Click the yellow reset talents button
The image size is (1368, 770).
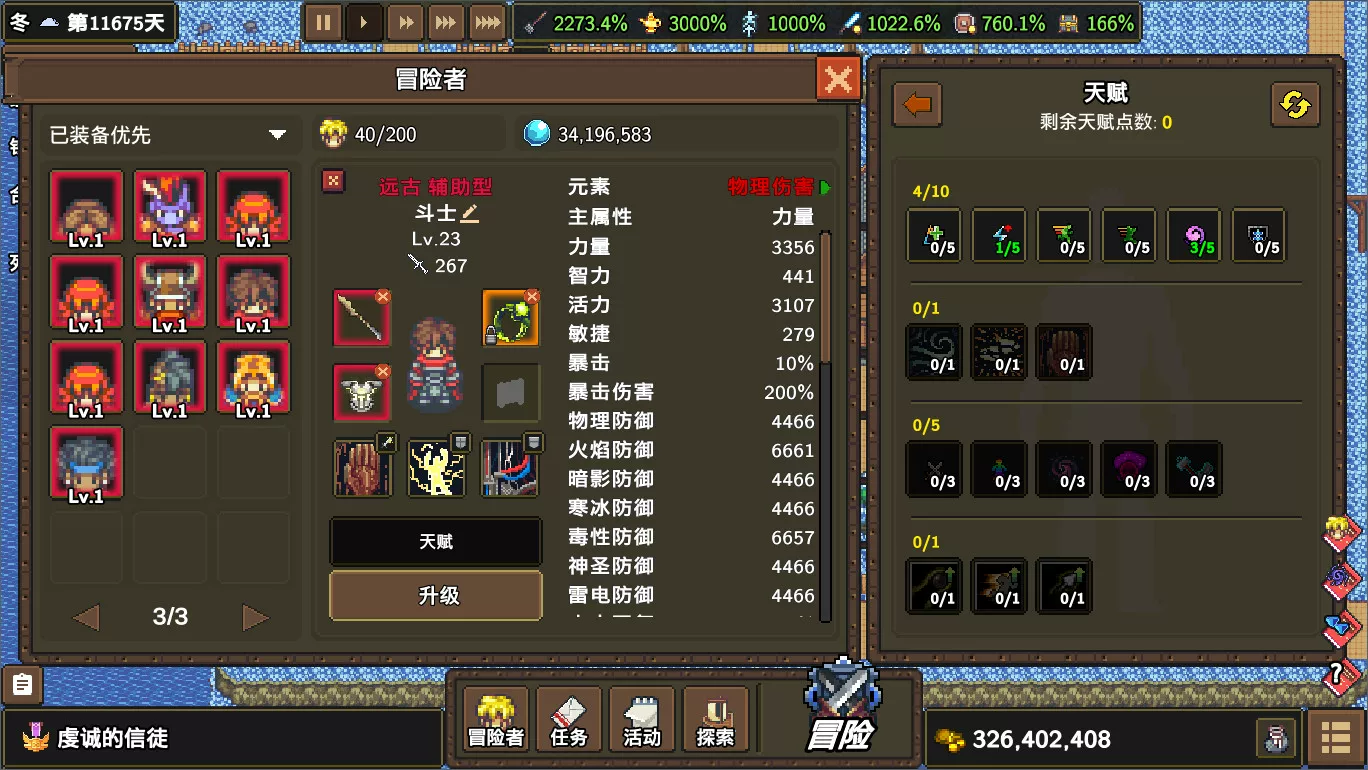coord(1296,104)
